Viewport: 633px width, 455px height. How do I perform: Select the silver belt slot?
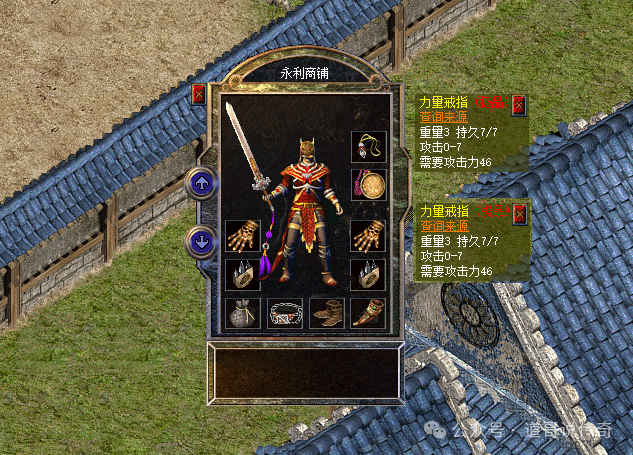(285, 313)
